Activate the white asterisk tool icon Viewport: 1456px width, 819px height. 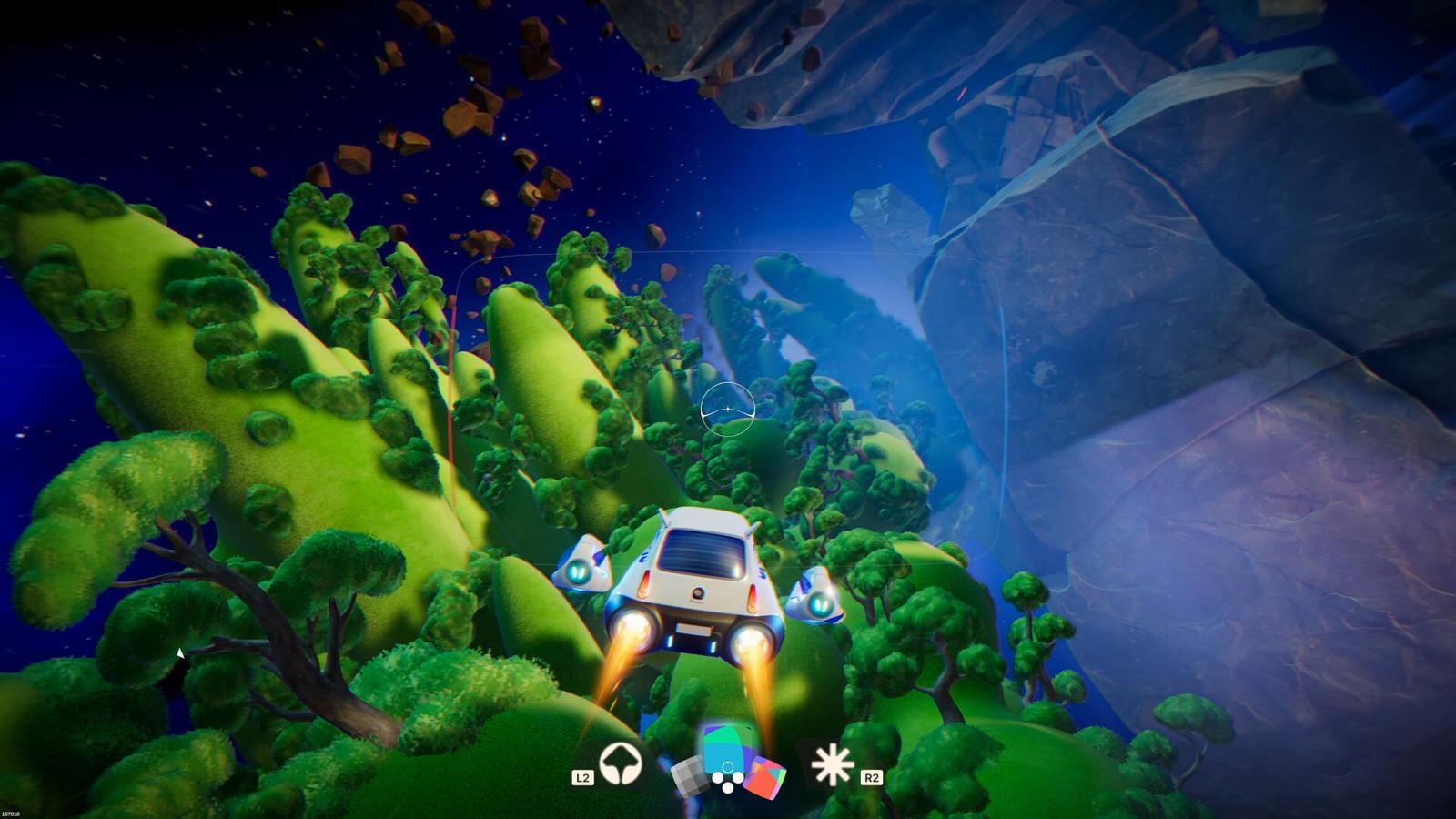[832, 764]
